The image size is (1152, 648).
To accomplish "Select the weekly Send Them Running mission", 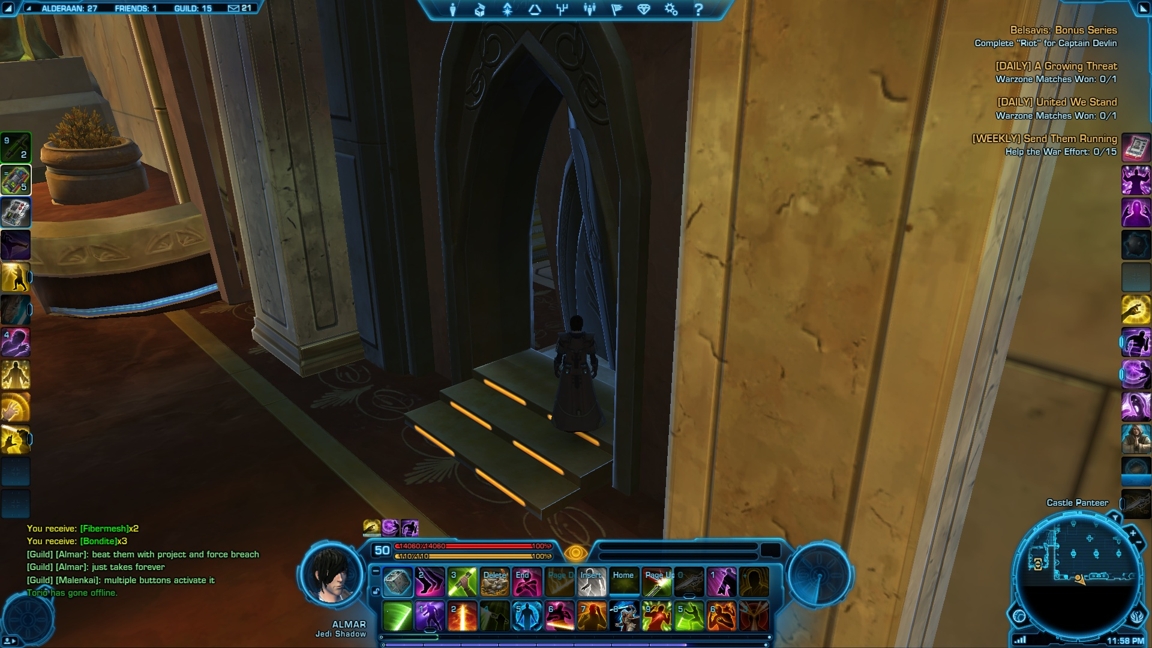I will pos(1044,138).
